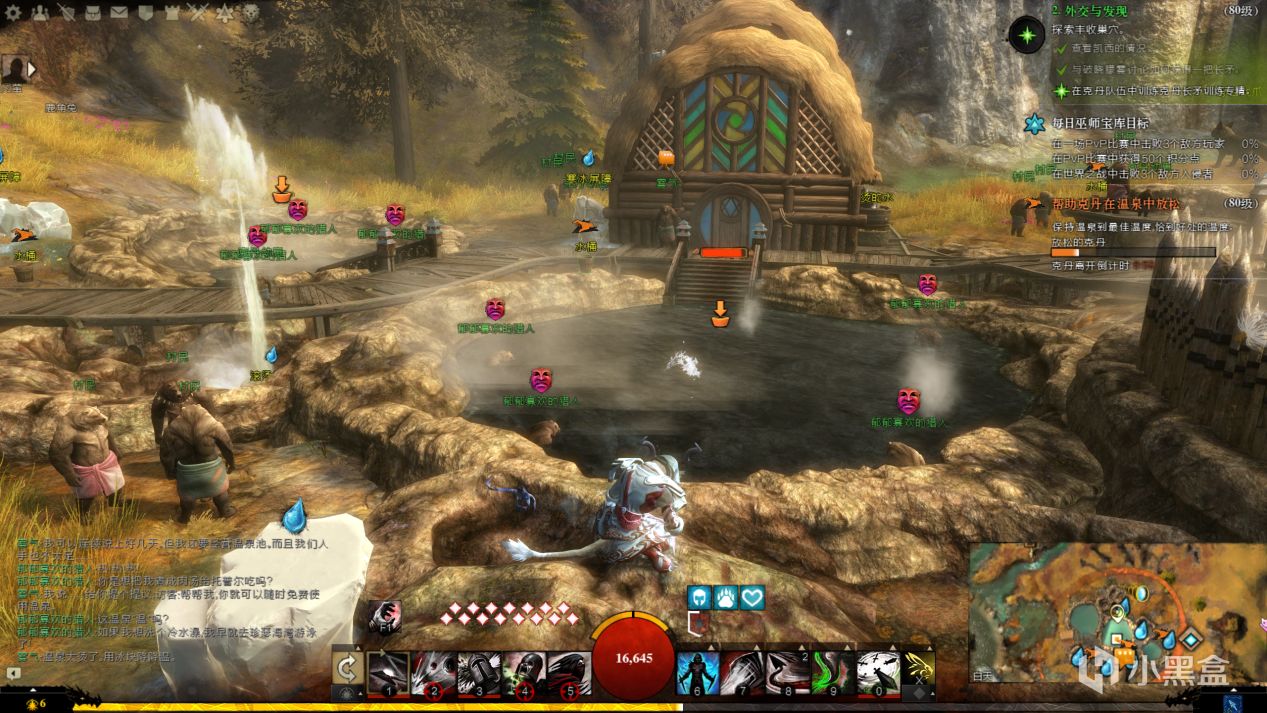Open the PvP crossed swords panel
Viewport: 1267px width, 713px height.
point(198,12)
